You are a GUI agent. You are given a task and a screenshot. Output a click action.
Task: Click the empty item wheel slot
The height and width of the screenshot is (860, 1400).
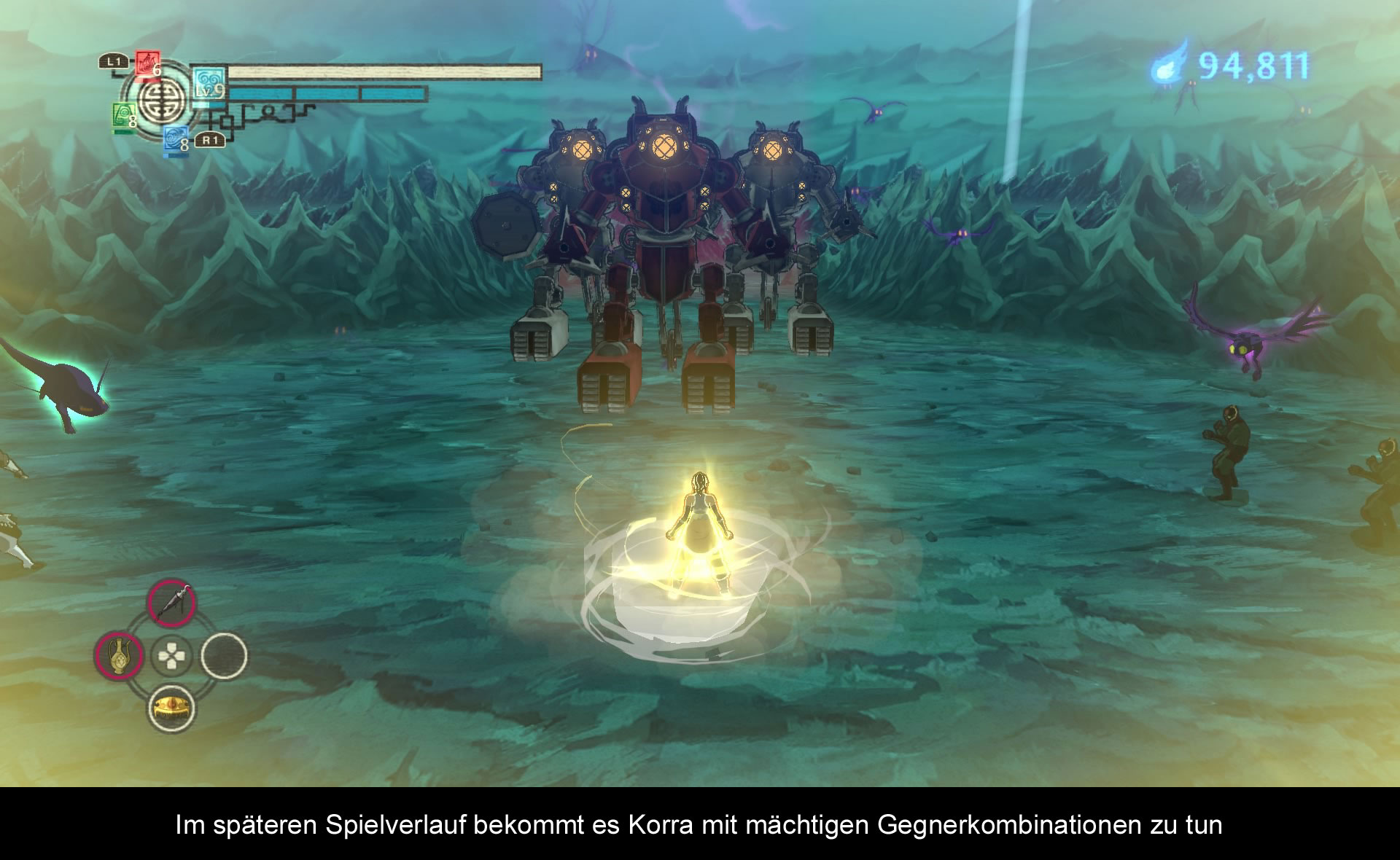pos(224,656)
